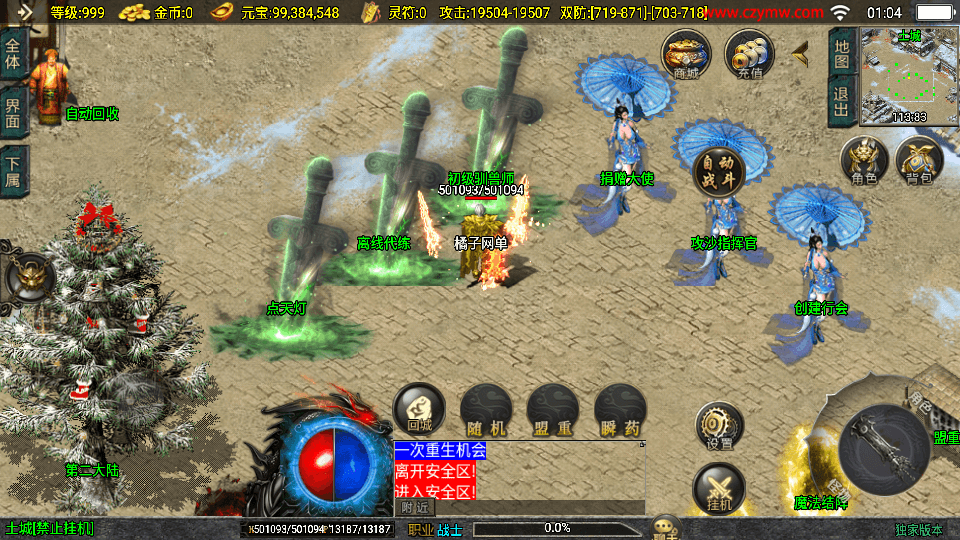Screen dimensions: 960x540
Task: Select the 下属 side tab
Action: tap(14, 172)
